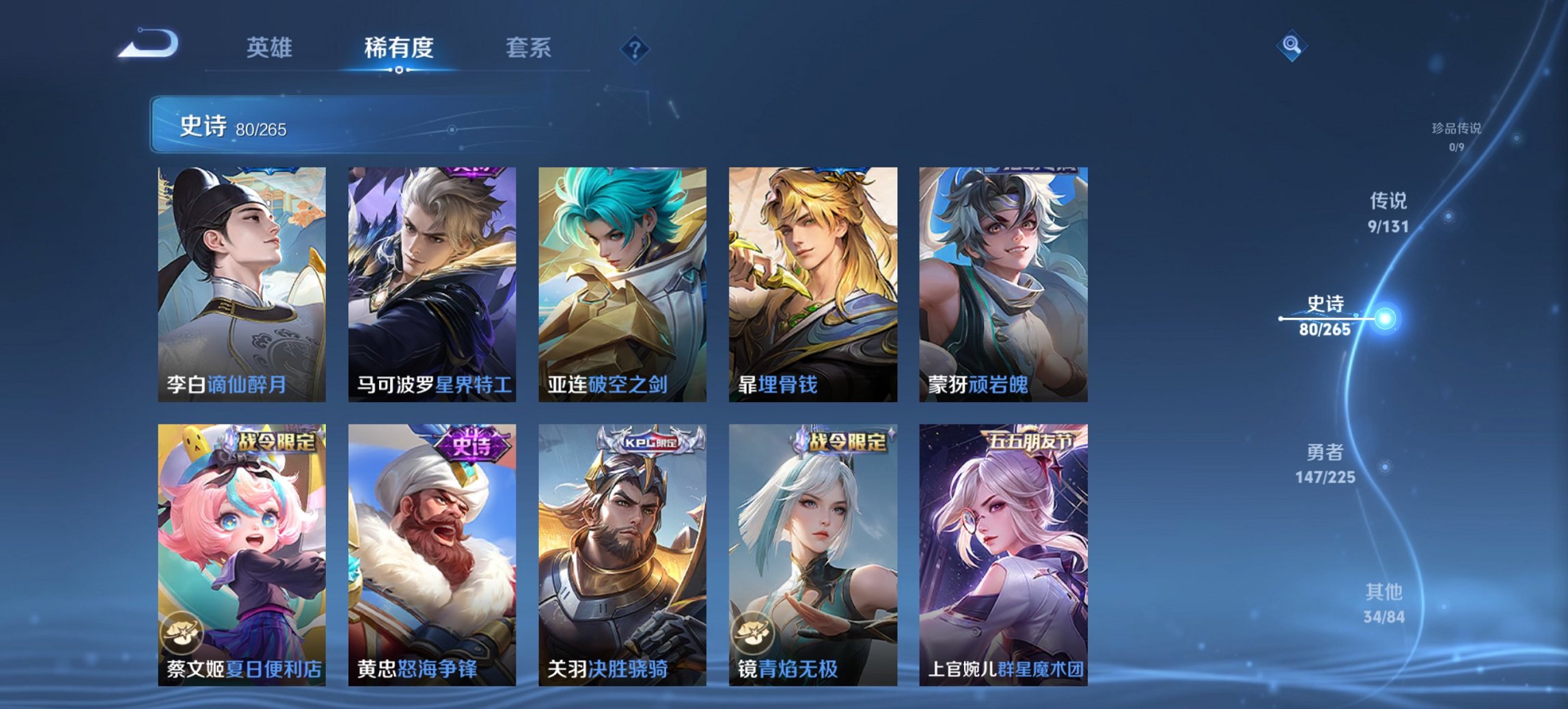Image resolution: width=1568 pixels, height=709 pixels.
Task: Click the question mark help icon
Action: [635, 49]
